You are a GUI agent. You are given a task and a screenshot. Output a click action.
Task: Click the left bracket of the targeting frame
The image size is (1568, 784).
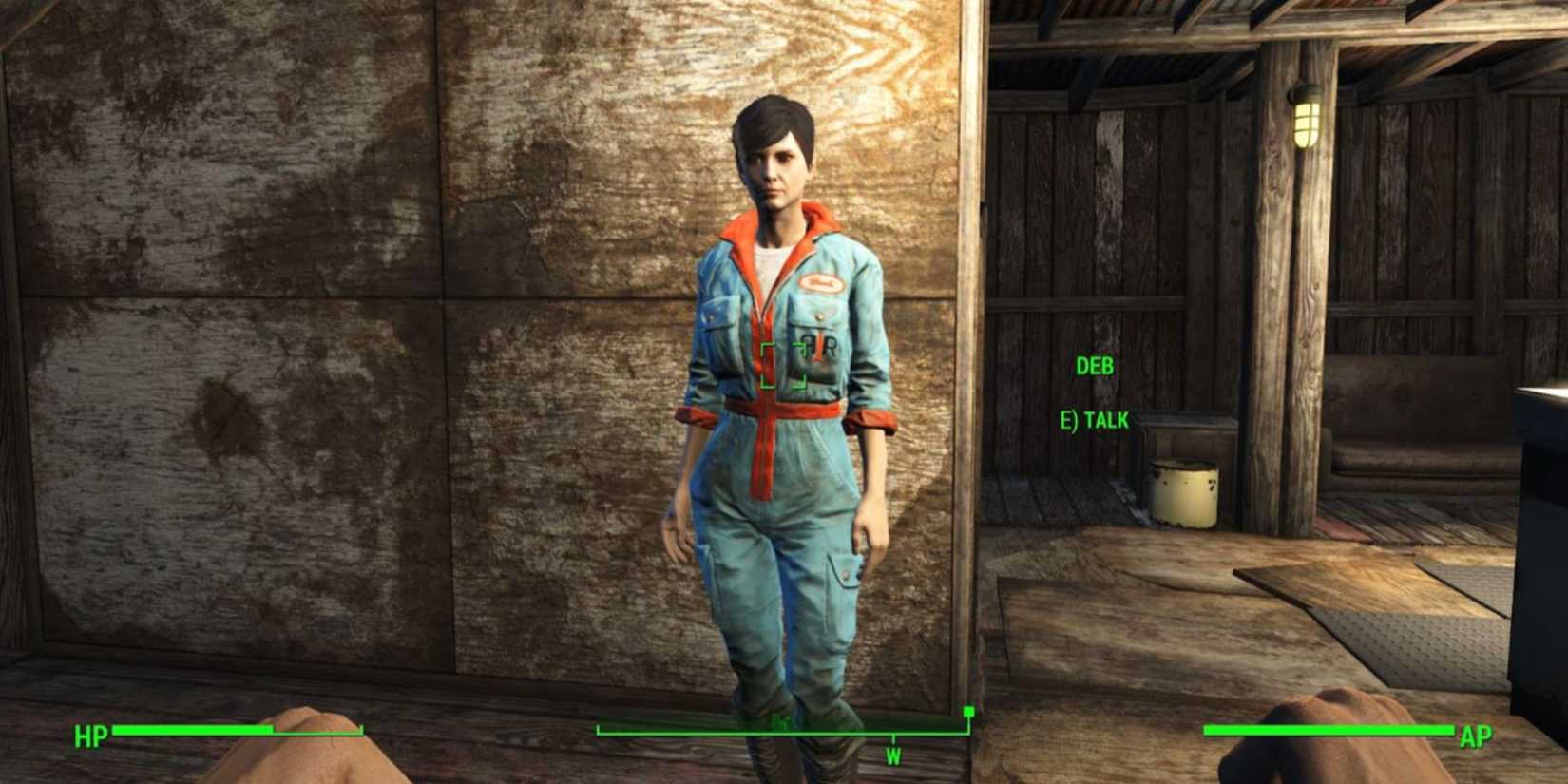click(764, 364)
